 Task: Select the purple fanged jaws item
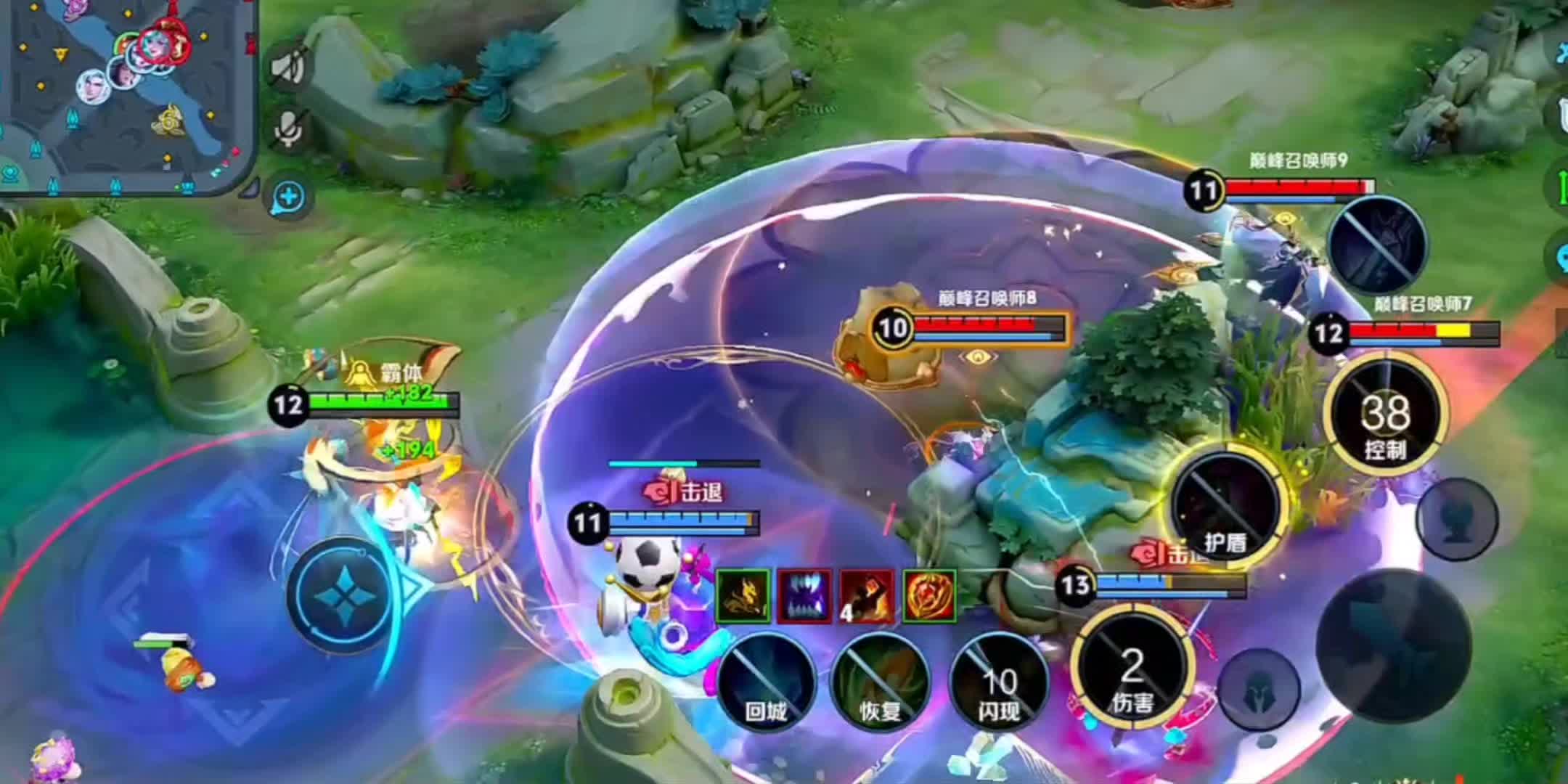coord(804,597)
